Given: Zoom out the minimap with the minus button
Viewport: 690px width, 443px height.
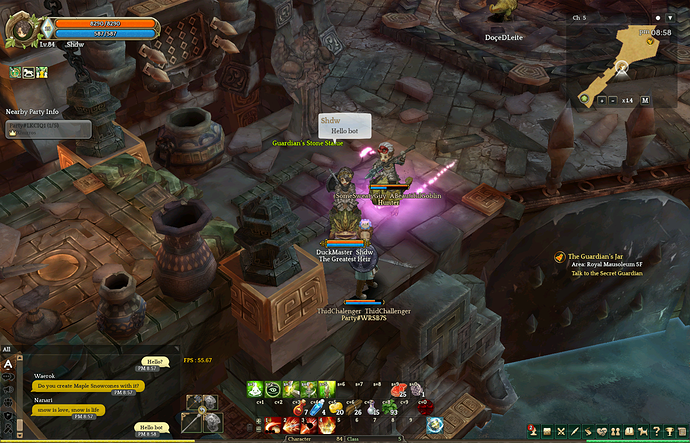Looking at the screenshot, I should [x=612, y=100].
